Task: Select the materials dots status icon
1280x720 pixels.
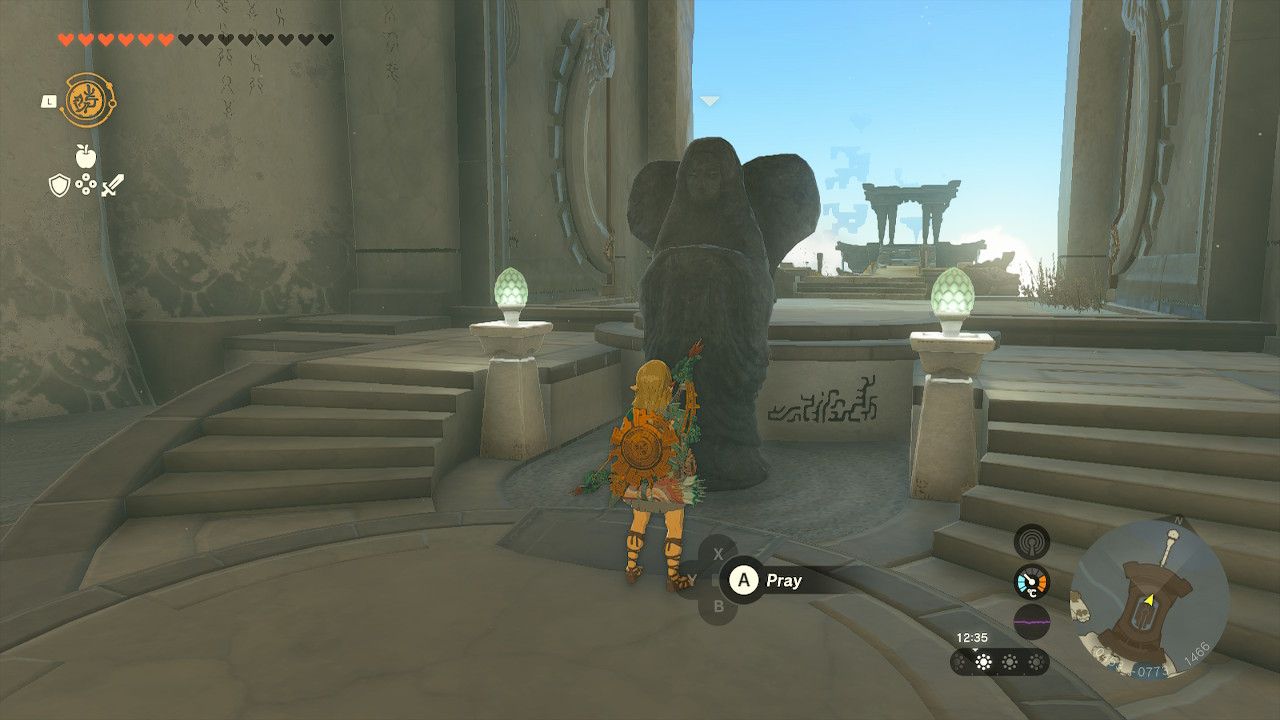Action: coord(86,185)
